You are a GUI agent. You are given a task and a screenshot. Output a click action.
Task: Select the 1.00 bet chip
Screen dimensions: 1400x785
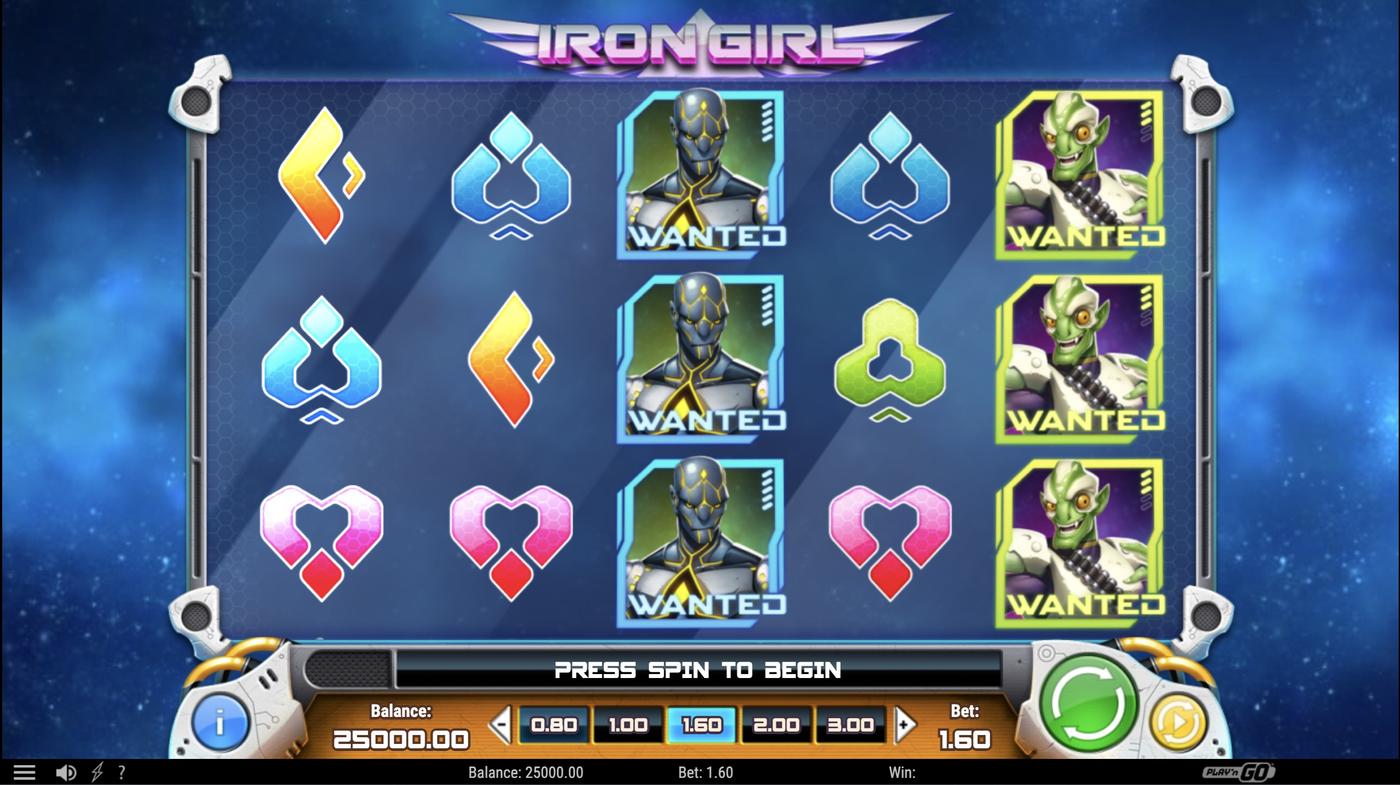coord(627,724)
